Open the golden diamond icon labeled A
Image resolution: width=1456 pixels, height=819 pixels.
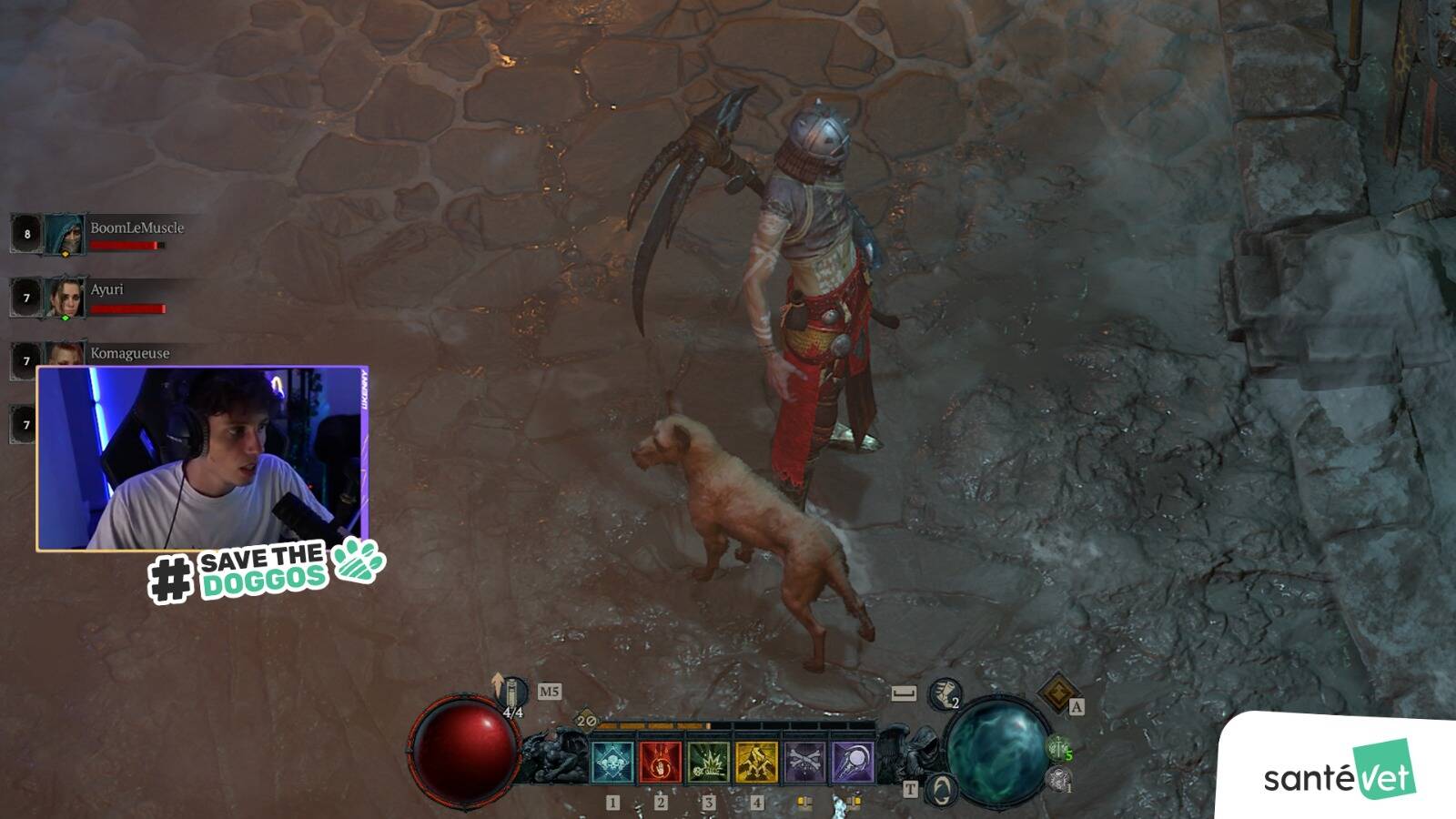click(1058, 693)
